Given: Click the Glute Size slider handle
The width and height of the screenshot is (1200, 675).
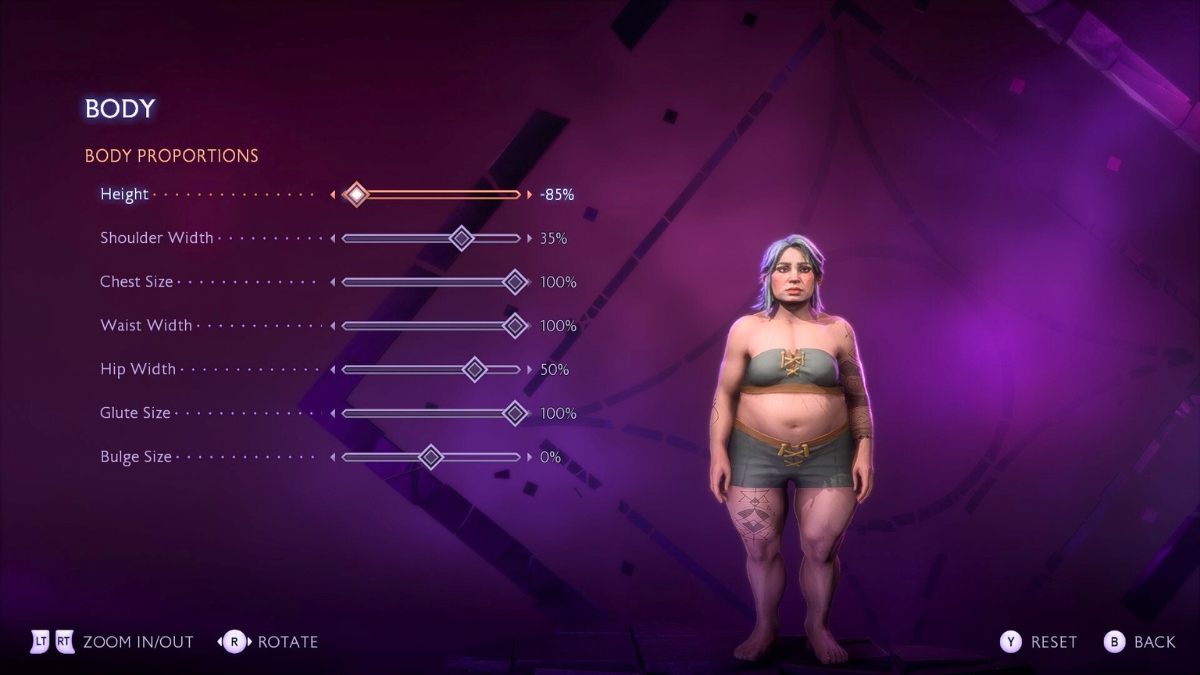Looking at the screenshot, I should click(x=515, y=413).
